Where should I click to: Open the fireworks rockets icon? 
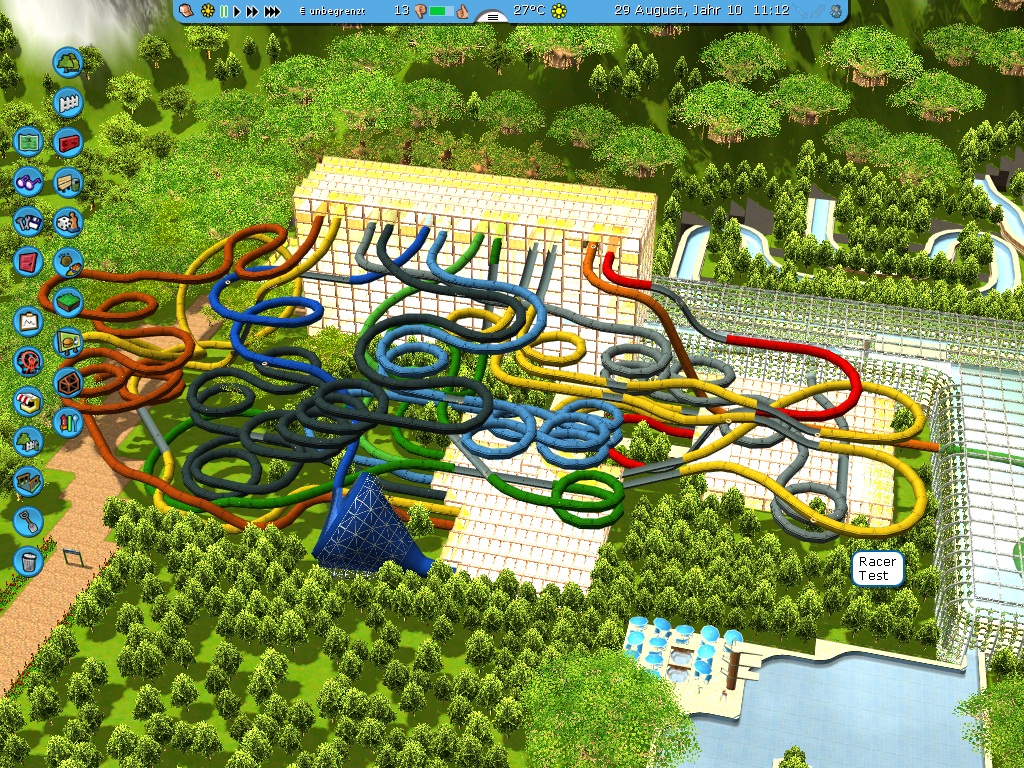[68, 421]
